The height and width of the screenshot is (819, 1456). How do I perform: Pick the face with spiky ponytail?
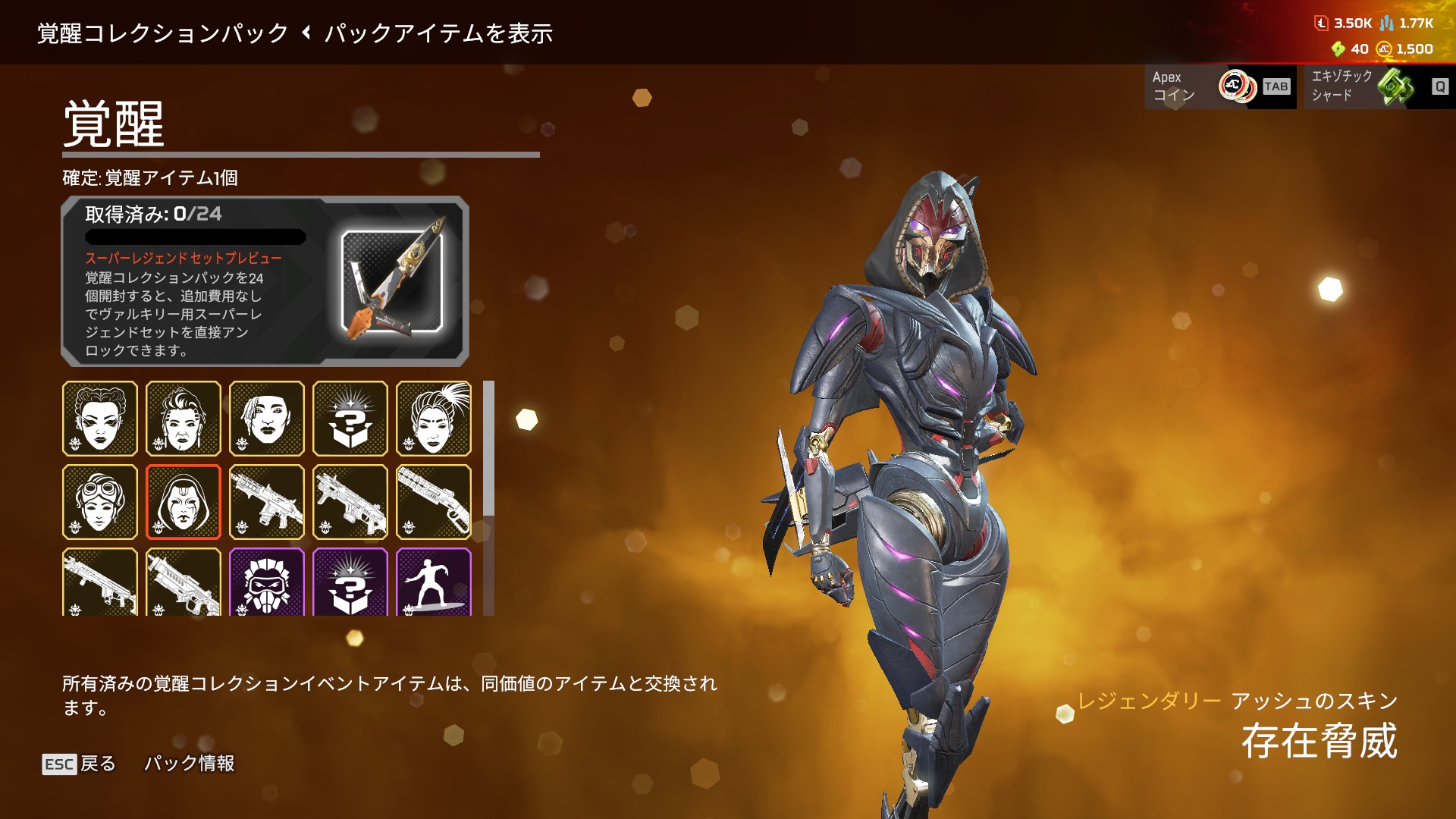coord(434,419)
